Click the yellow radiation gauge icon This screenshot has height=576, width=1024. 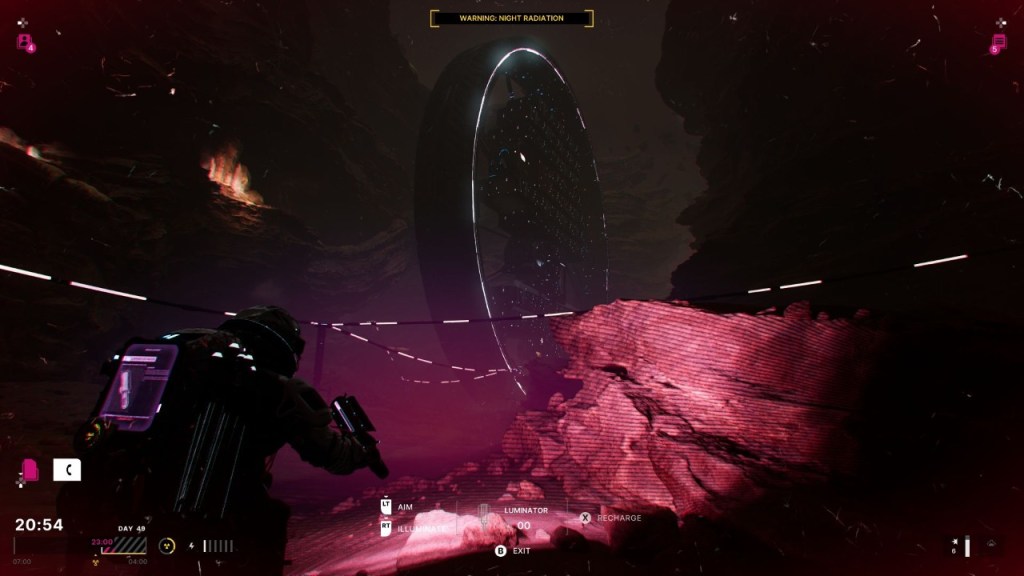coord(167,546)
